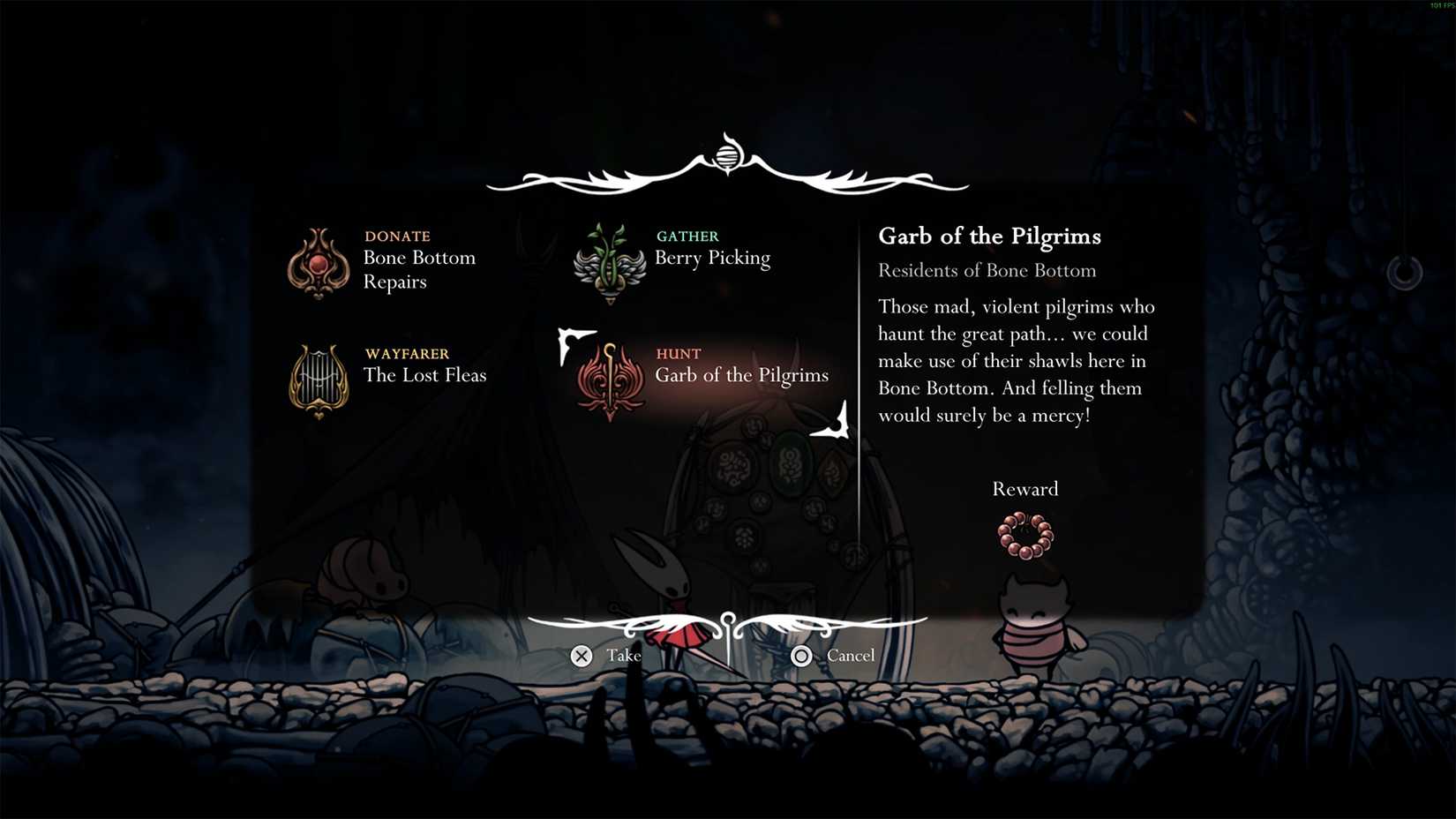Image resolution: width=1456 pixels, height=819 pixels.
Task: Click the O button circle next to Cancel
Action: pos(802,656)
